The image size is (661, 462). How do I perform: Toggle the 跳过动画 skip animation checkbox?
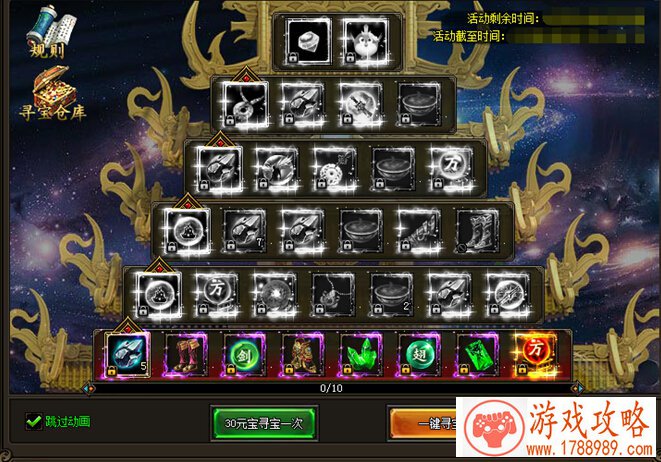click(33, 421)
